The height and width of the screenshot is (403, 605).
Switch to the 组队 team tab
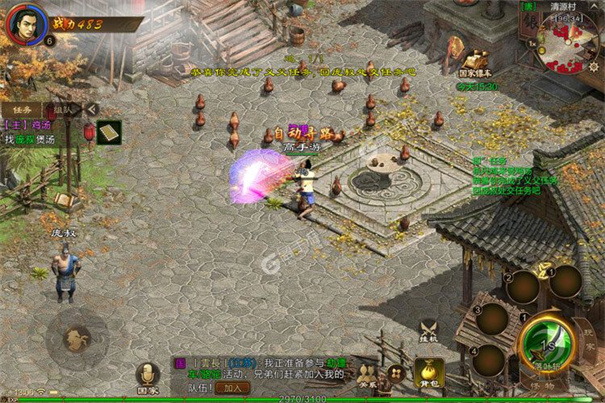point(62,110)
